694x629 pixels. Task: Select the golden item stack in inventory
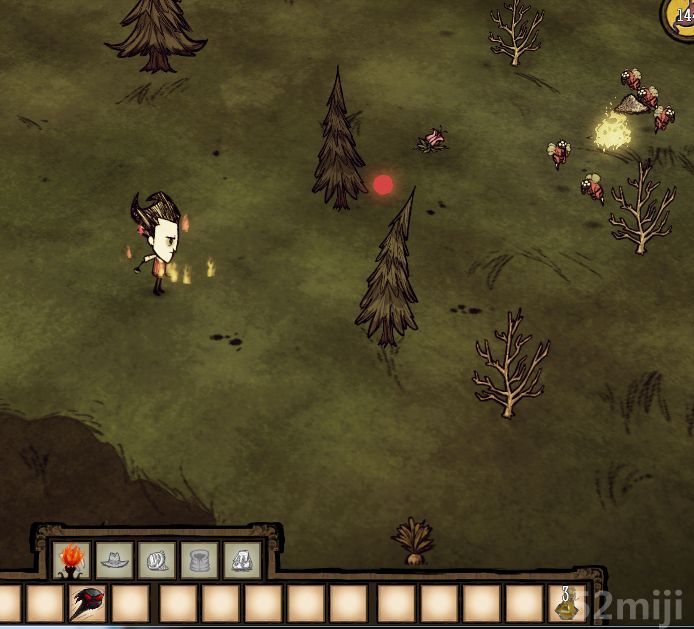567,603
